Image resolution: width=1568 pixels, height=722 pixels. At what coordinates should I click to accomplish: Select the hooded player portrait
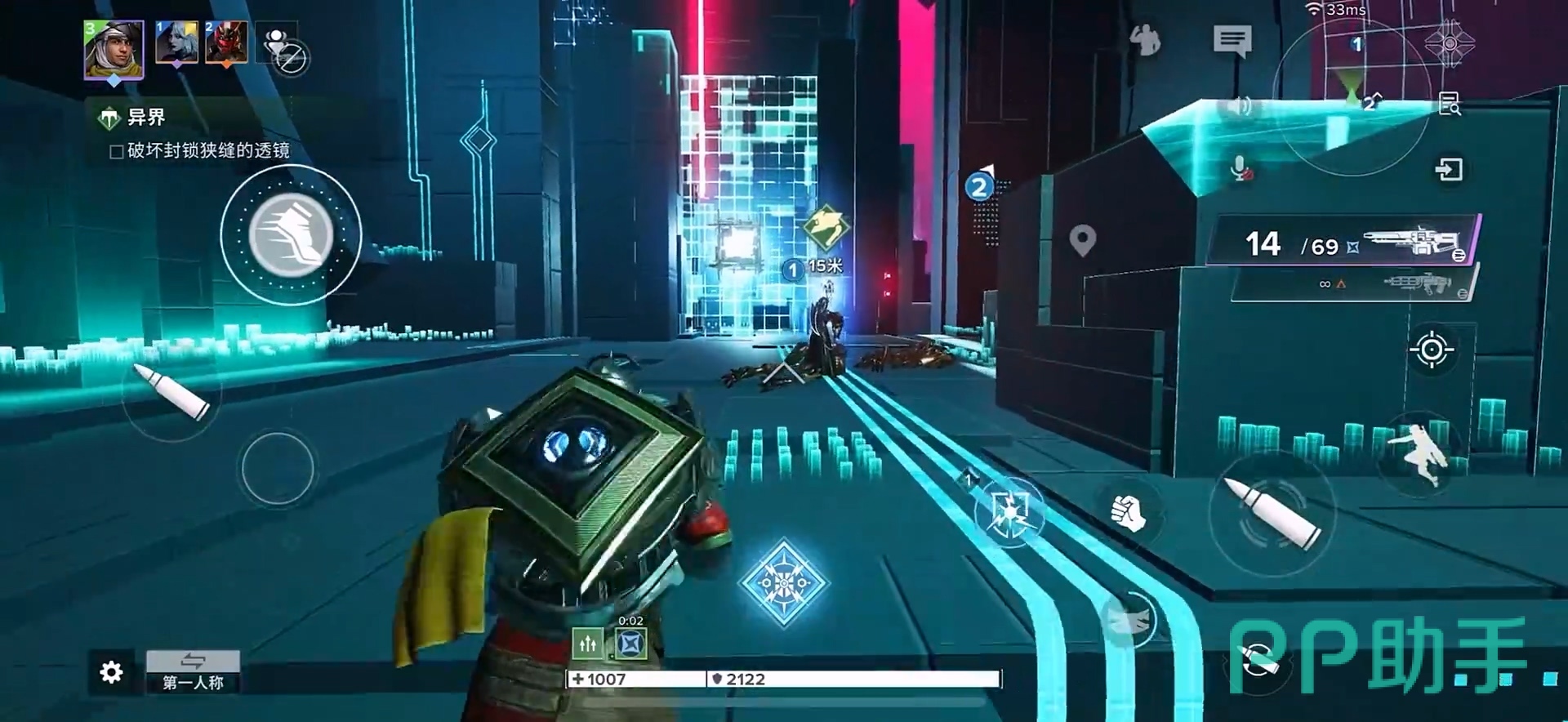pyautogui.click(x=114, y=50)
